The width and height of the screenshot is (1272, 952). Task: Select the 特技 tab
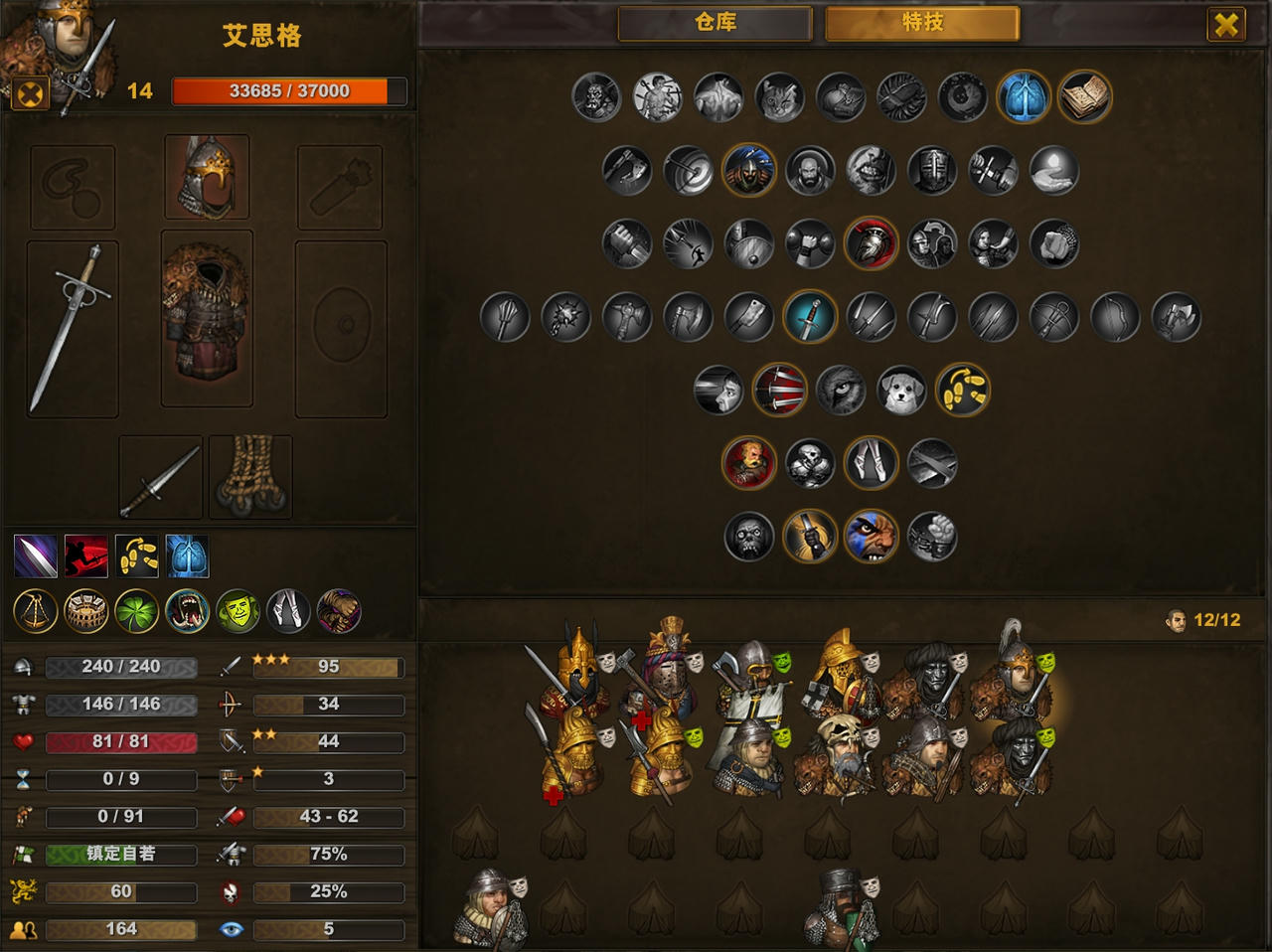(922, 23)
